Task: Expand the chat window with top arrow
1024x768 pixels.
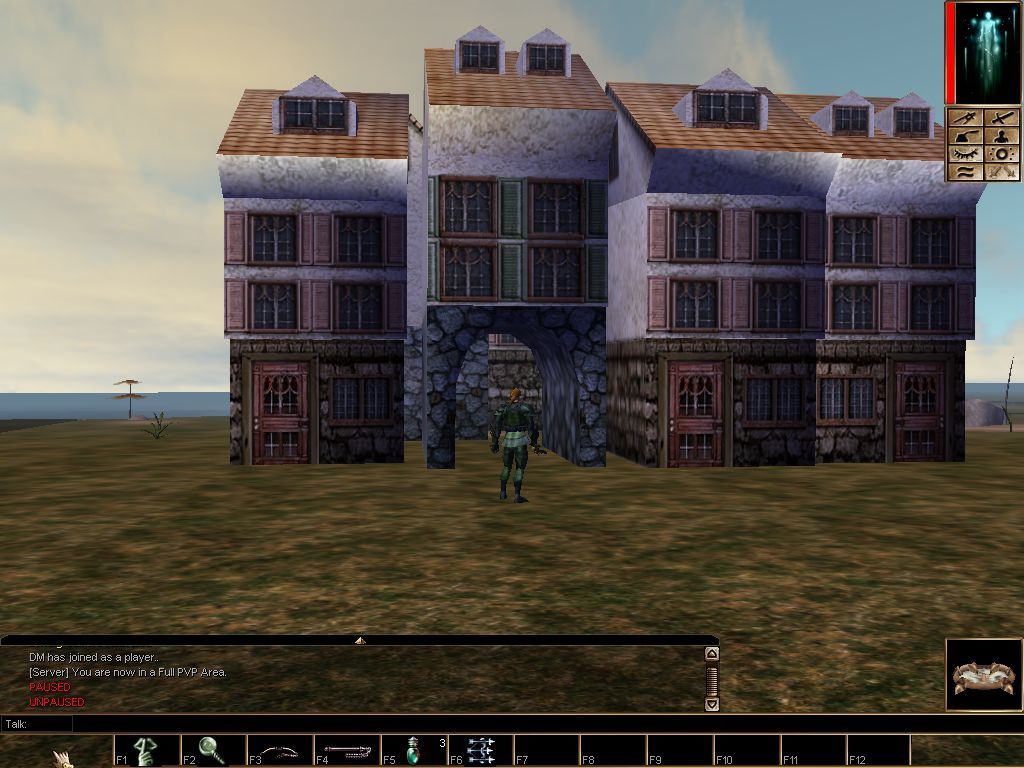Action: tap(360, 640)
